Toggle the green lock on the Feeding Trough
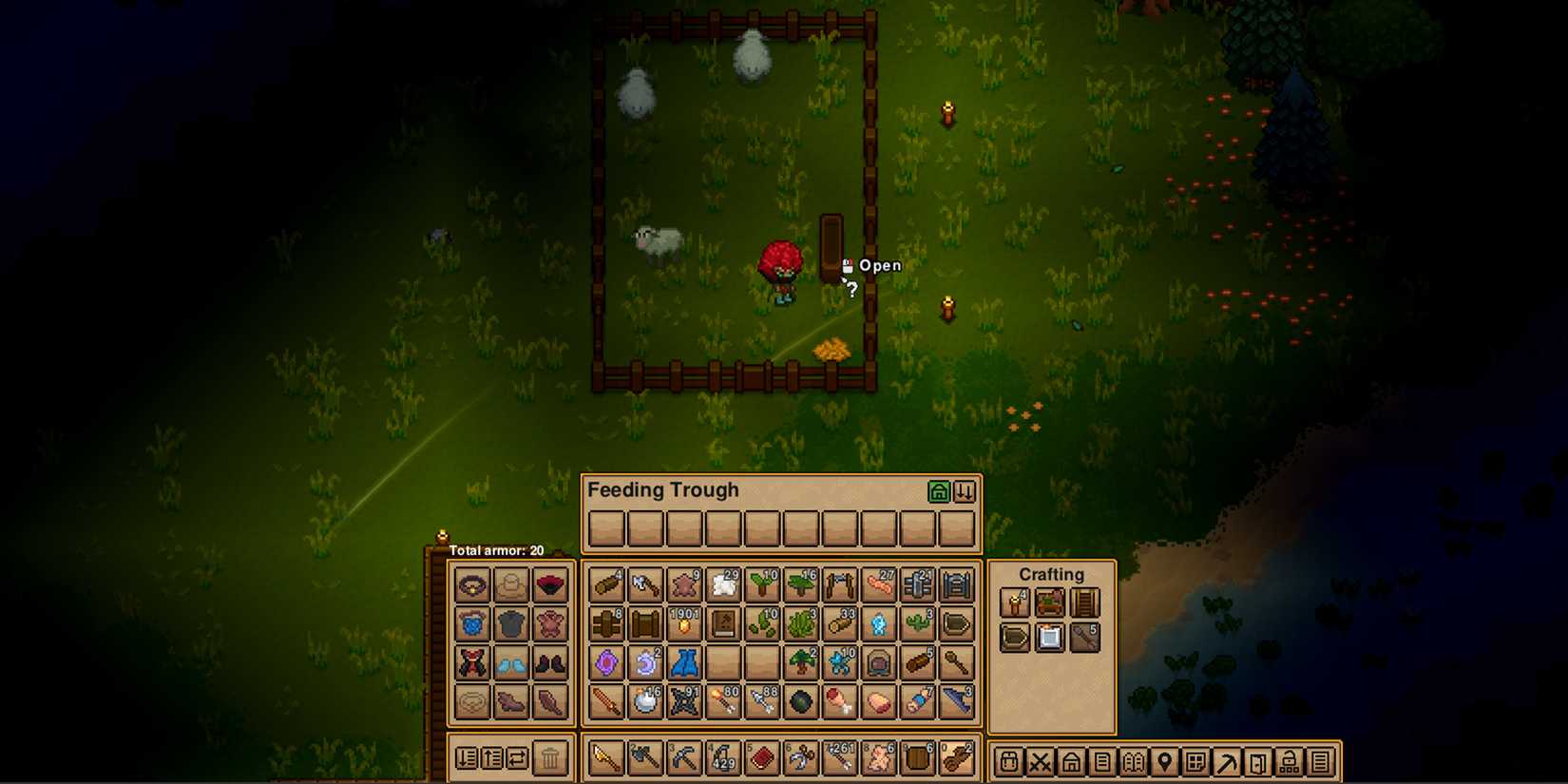 (x=941, y=490)
